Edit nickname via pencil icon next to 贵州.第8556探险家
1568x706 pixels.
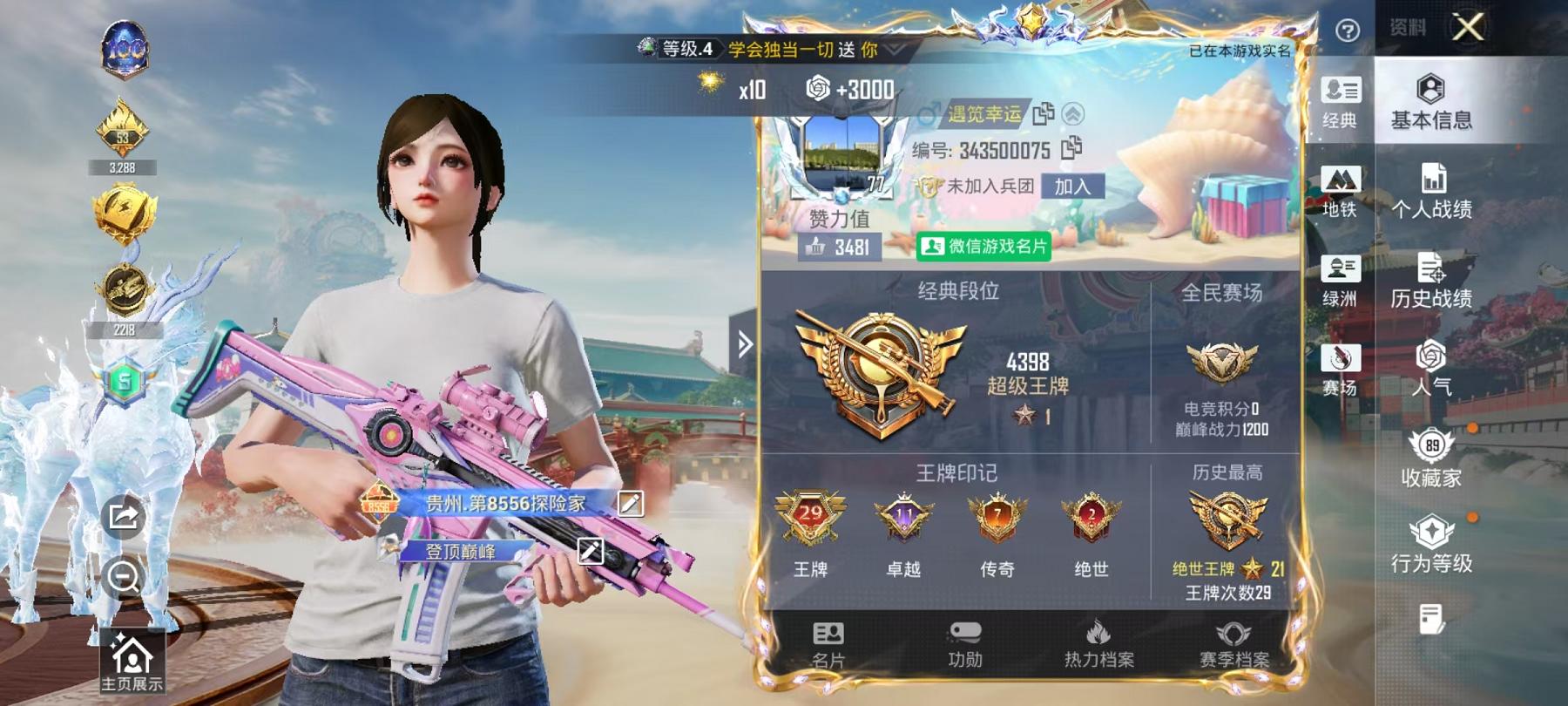630,503
